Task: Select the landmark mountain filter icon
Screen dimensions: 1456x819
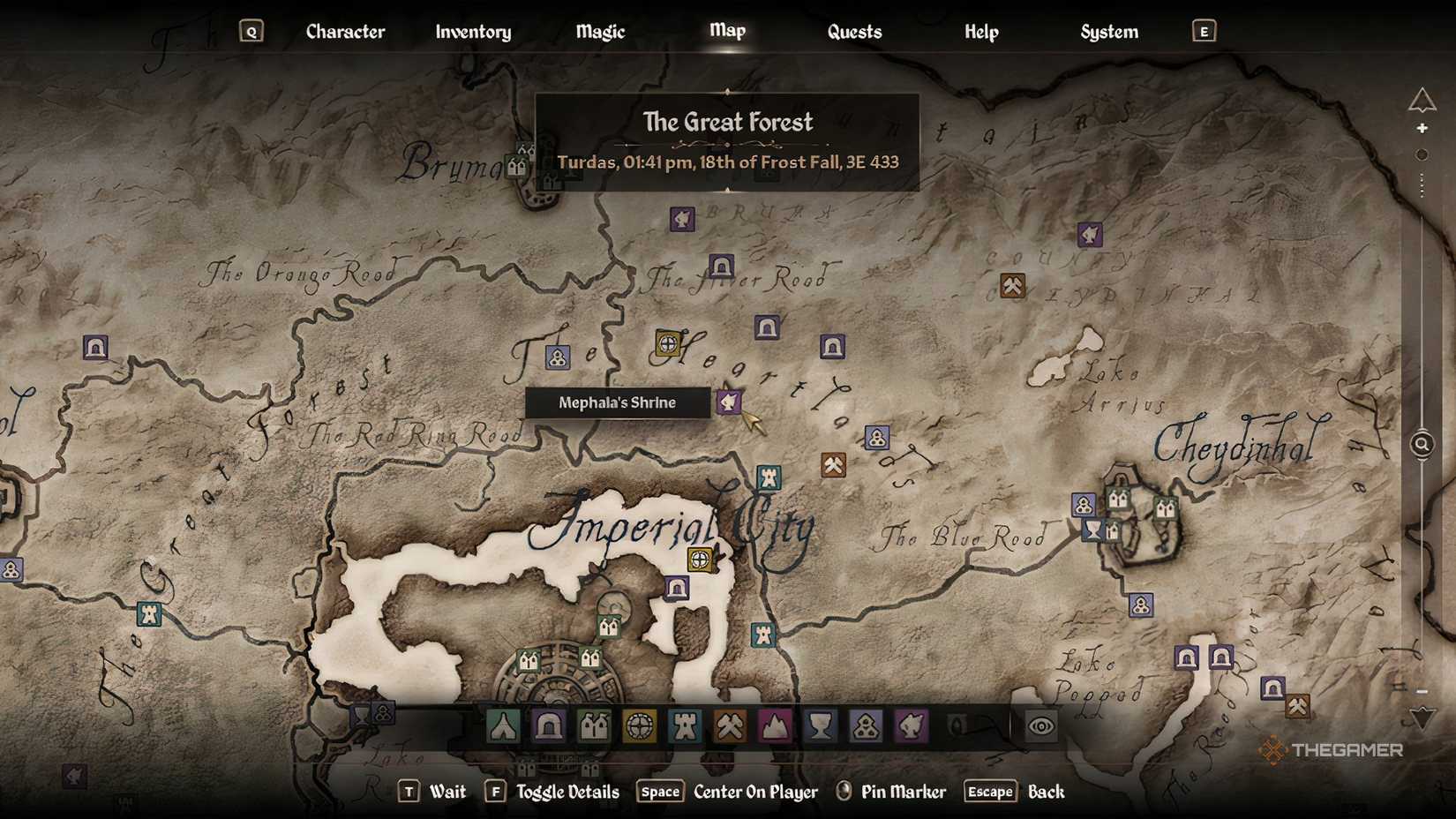Action: tap(773, 726)
